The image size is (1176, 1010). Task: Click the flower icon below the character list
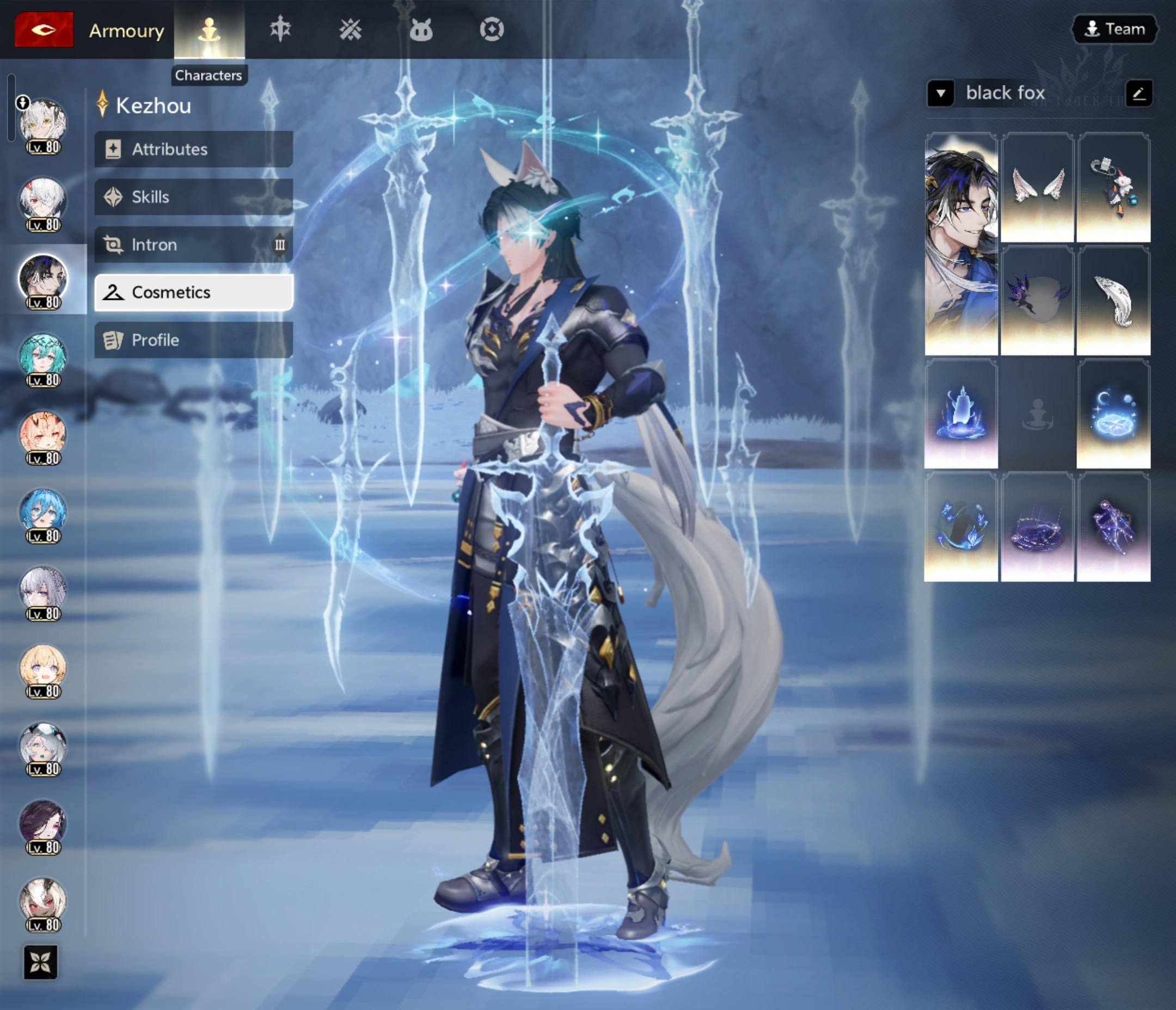(41, 962)
